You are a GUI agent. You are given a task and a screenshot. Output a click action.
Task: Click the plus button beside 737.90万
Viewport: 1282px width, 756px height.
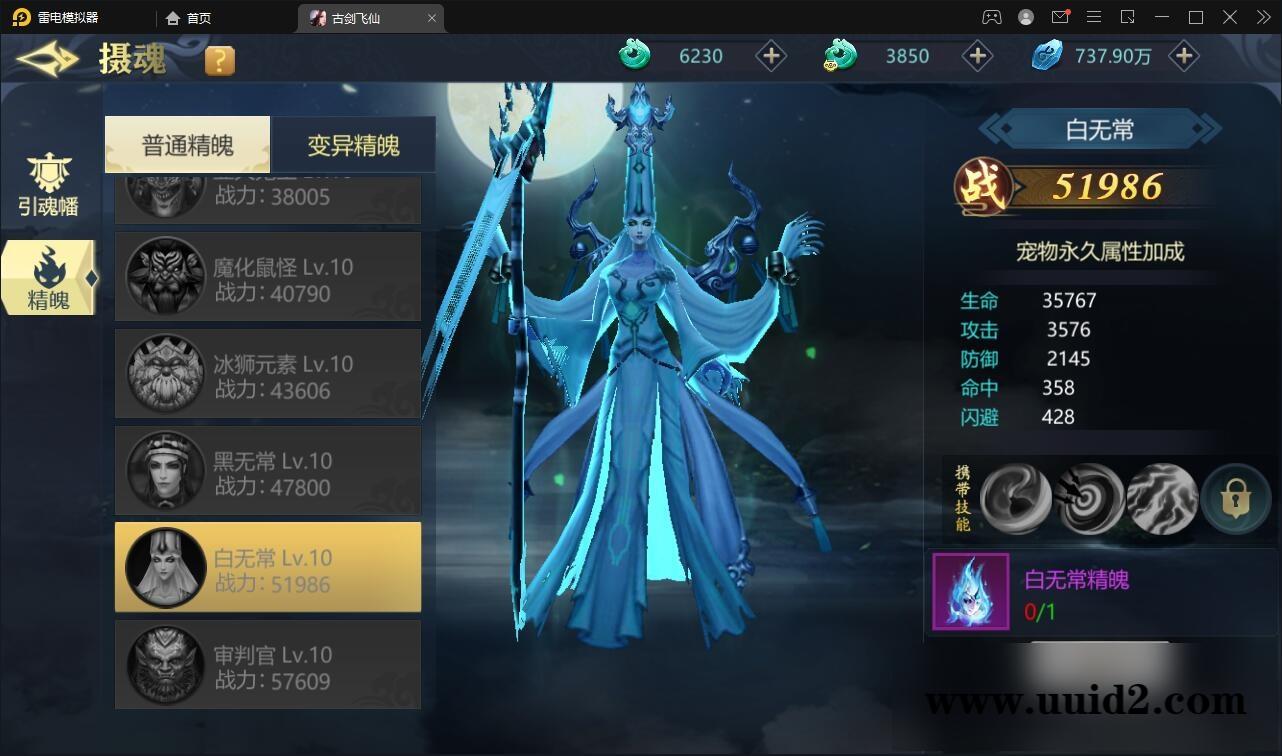pyautogui.click(x=1184, y=56)
